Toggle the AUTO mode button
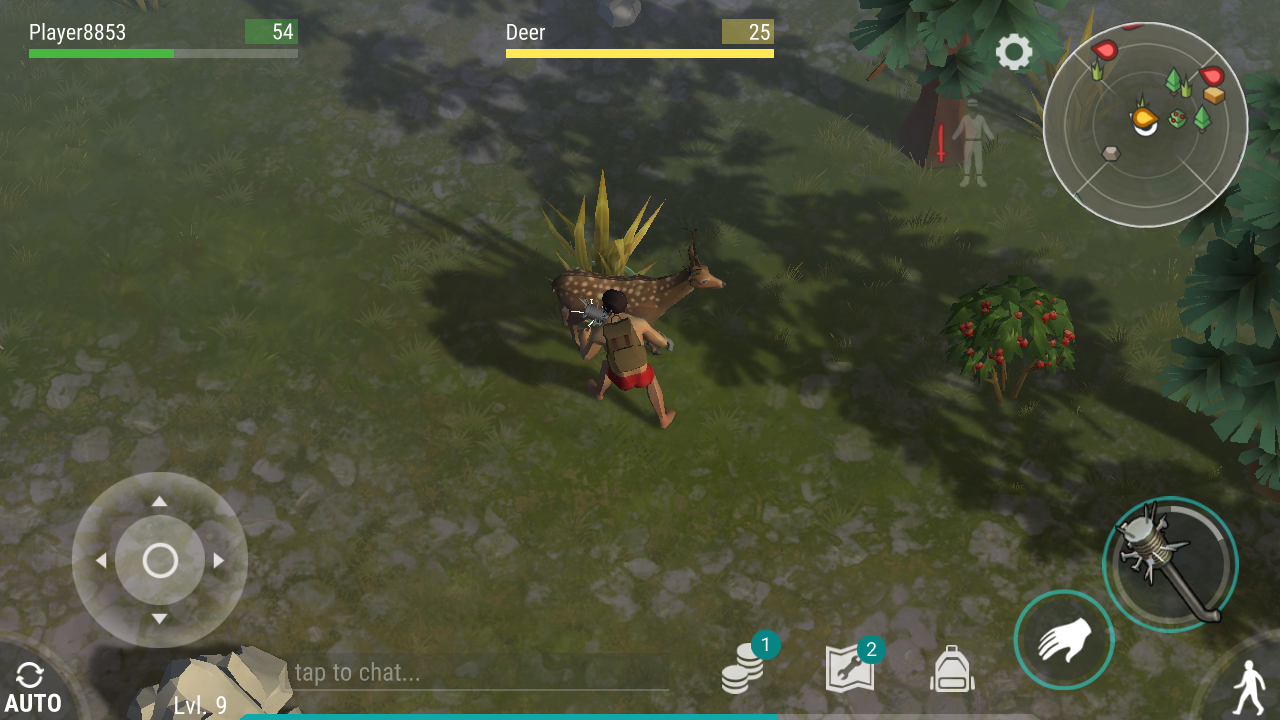The image size is (1280, 720). 32,688
